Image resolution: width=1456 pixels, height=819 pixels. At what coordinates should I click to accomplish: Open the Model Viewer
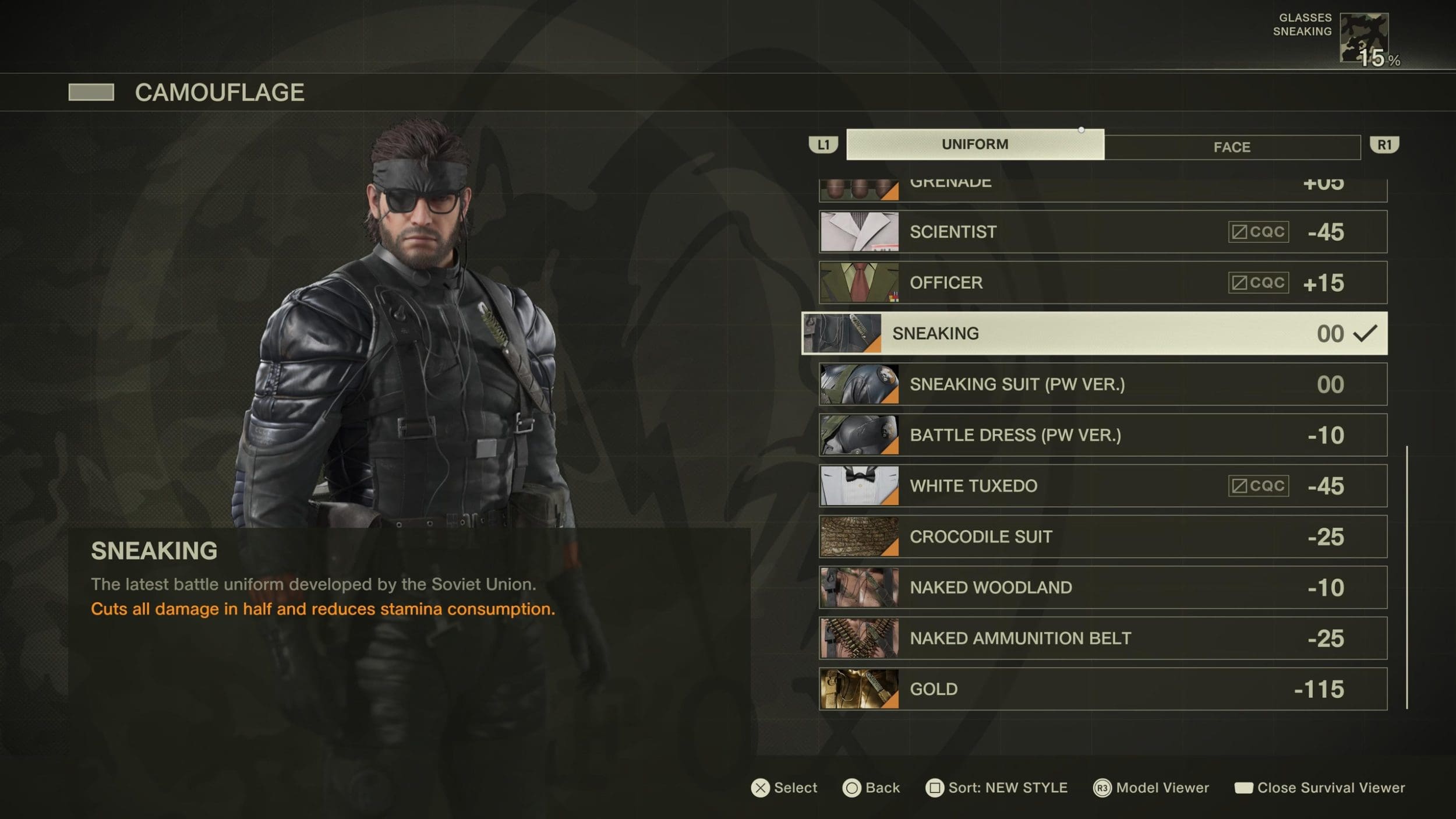click(x=1151, y=788)
